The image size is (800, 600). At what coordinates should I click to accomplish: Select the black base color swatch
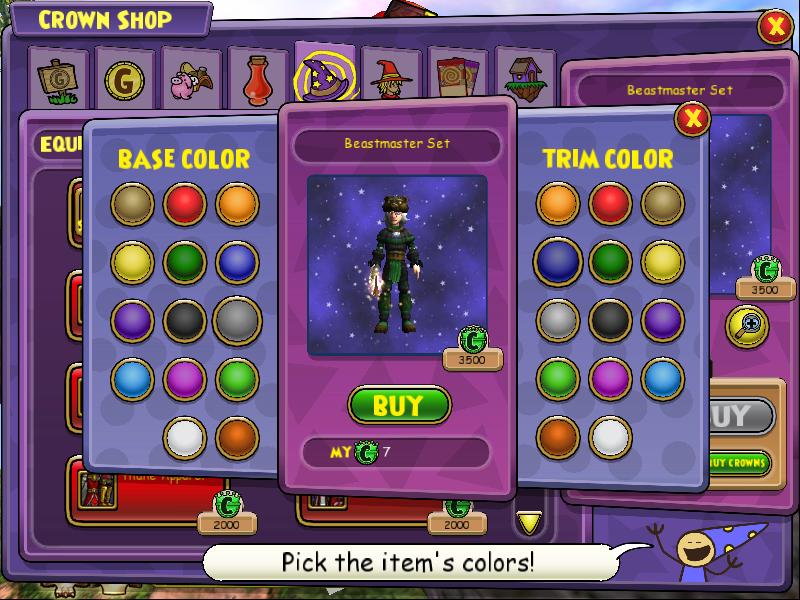[184, 320]
